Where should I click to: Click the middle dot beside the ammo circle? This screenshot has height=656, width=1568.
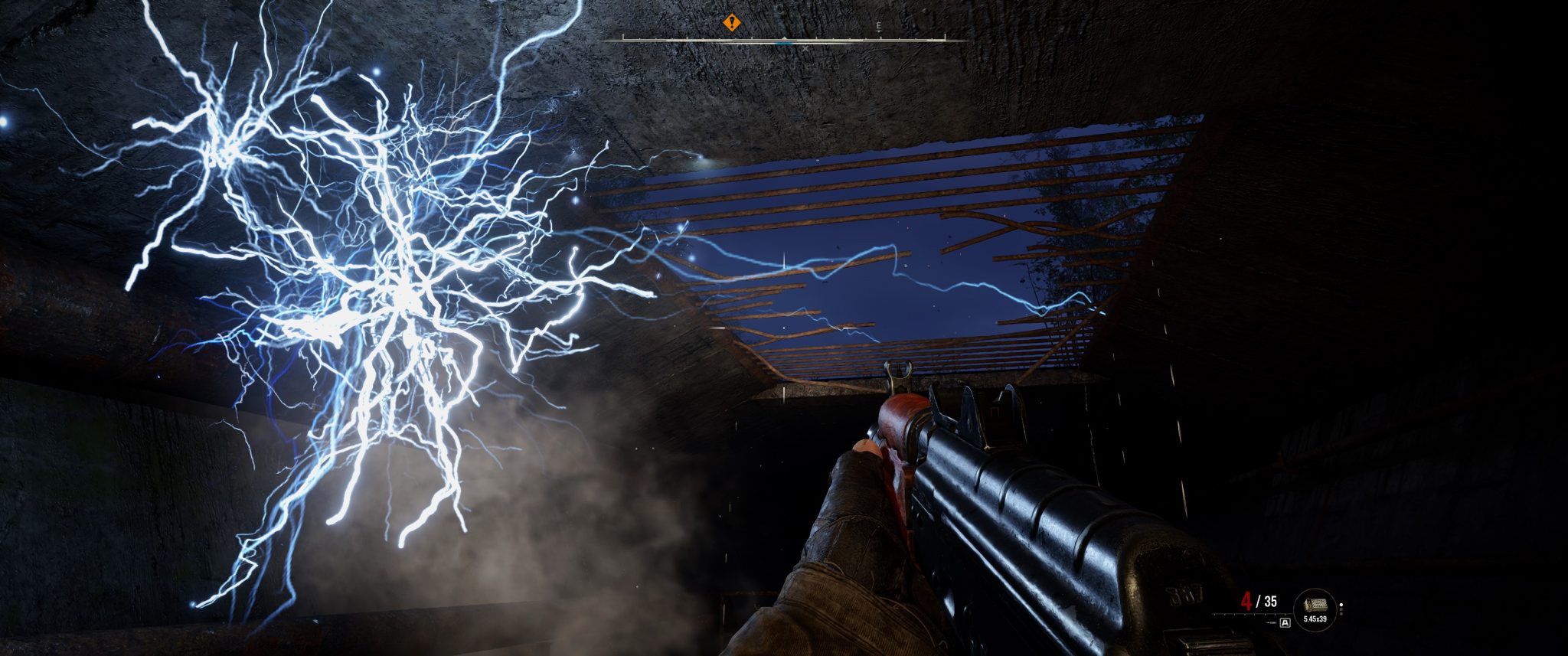click(1341, 611)
